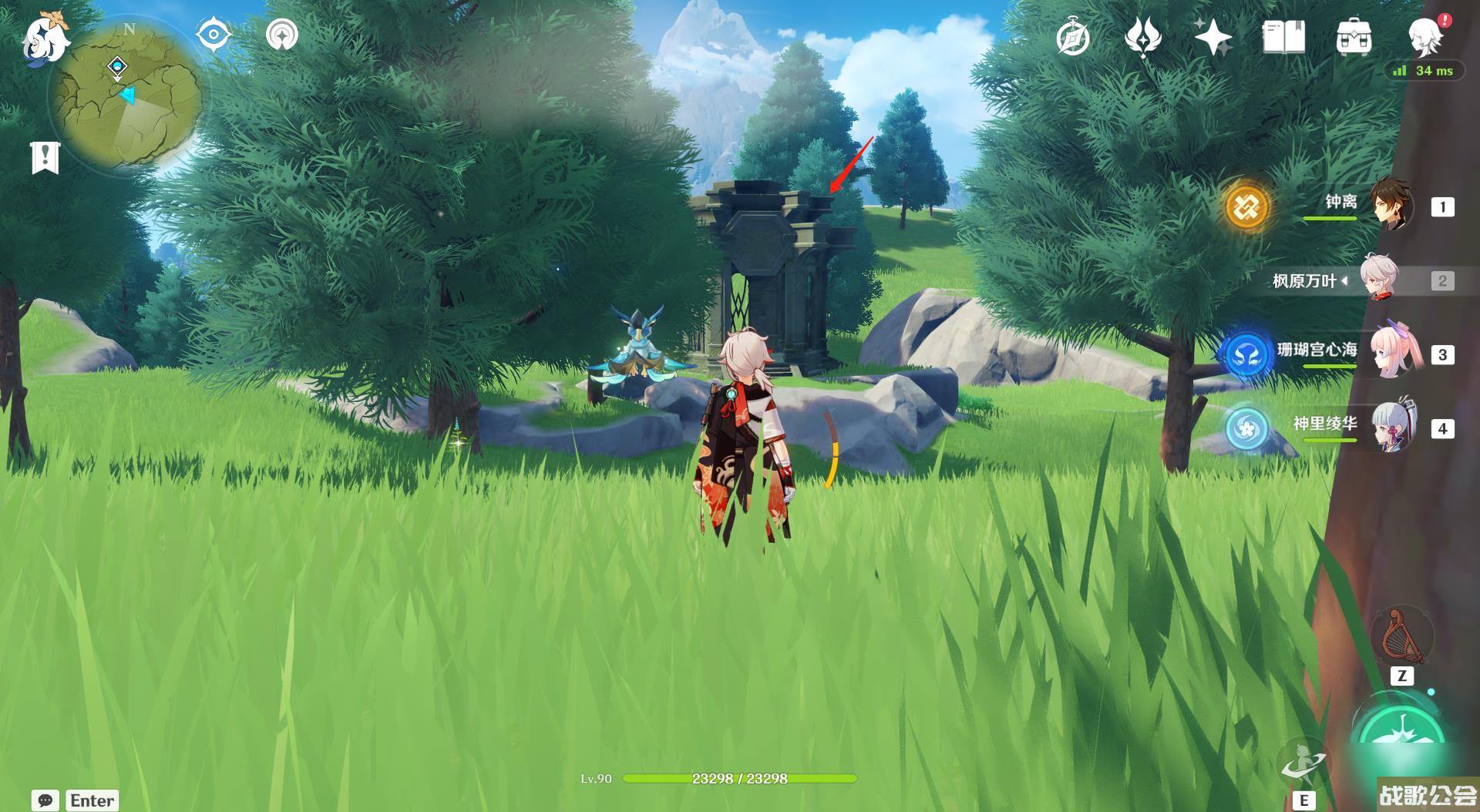Open the adventurer compass icon
The height and width of the screenshot is (812, 1480).
(x=1073, y=37)
